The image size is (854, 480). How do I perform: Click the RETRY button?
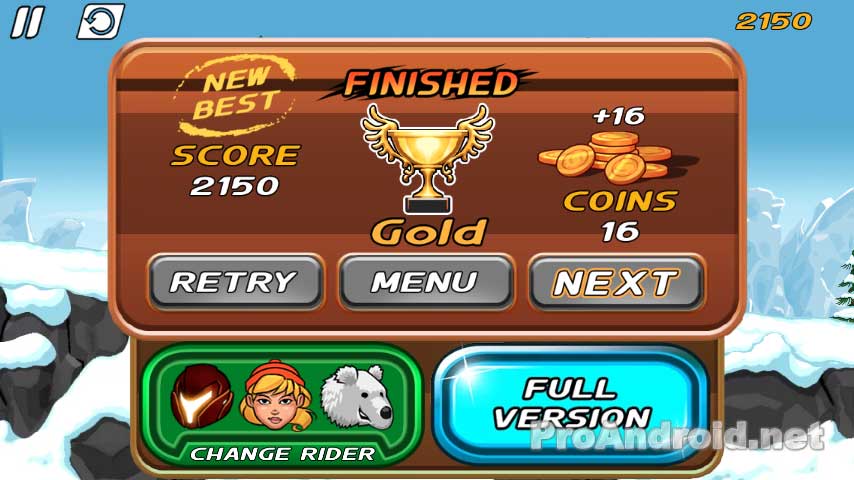coord(235,282)
